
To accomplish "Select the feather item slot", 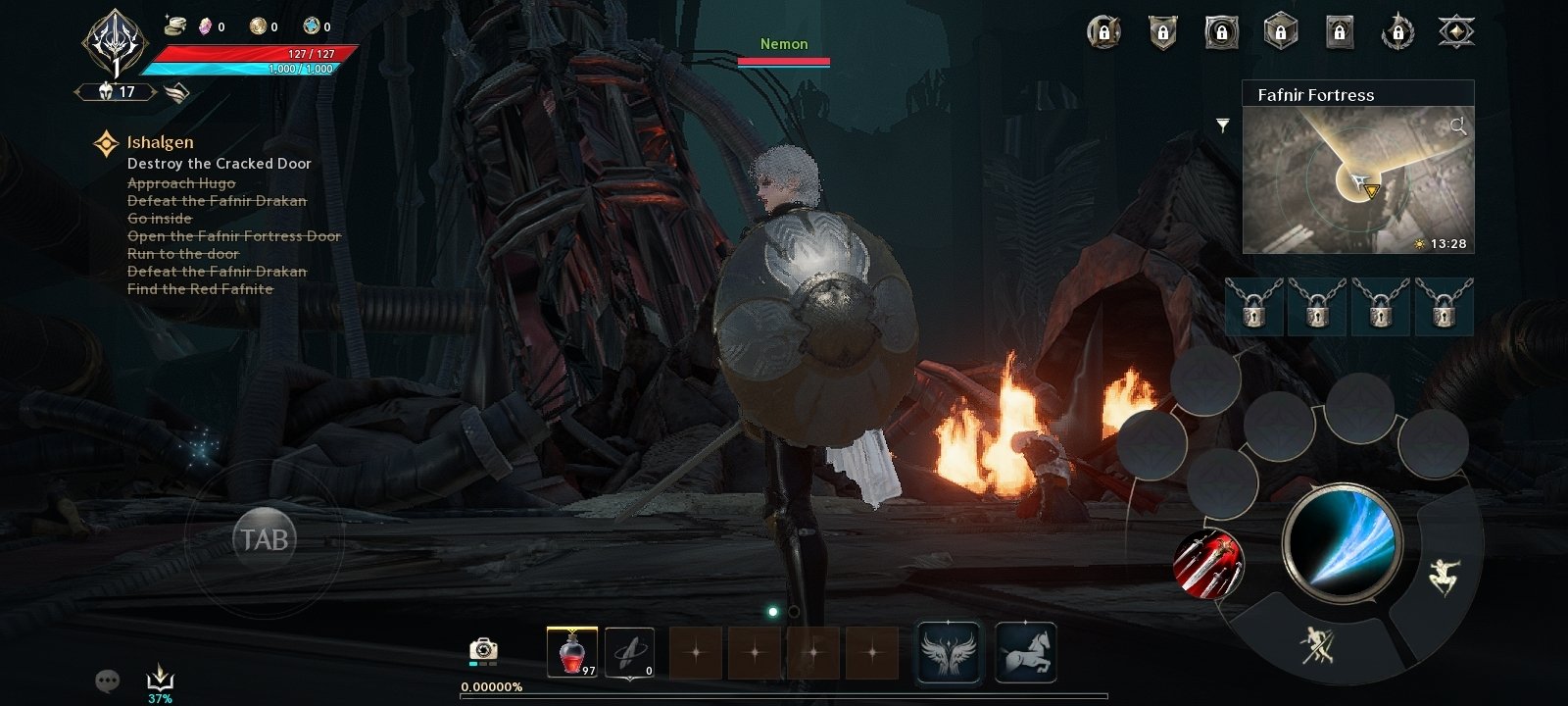I will click(x=628, y=652).
